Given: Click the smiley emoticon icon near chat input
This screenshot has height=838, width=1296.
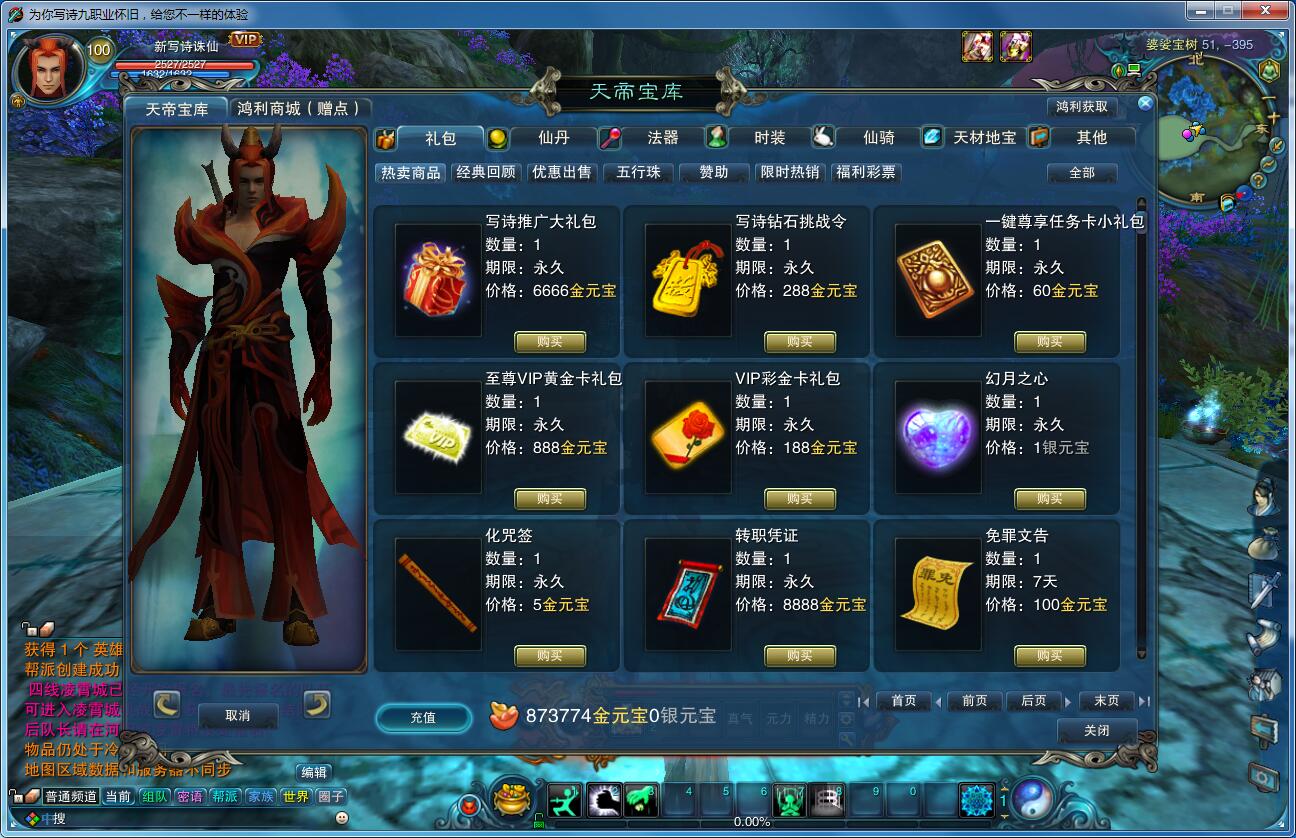Looking at the screenshot, I should (341, 819).
